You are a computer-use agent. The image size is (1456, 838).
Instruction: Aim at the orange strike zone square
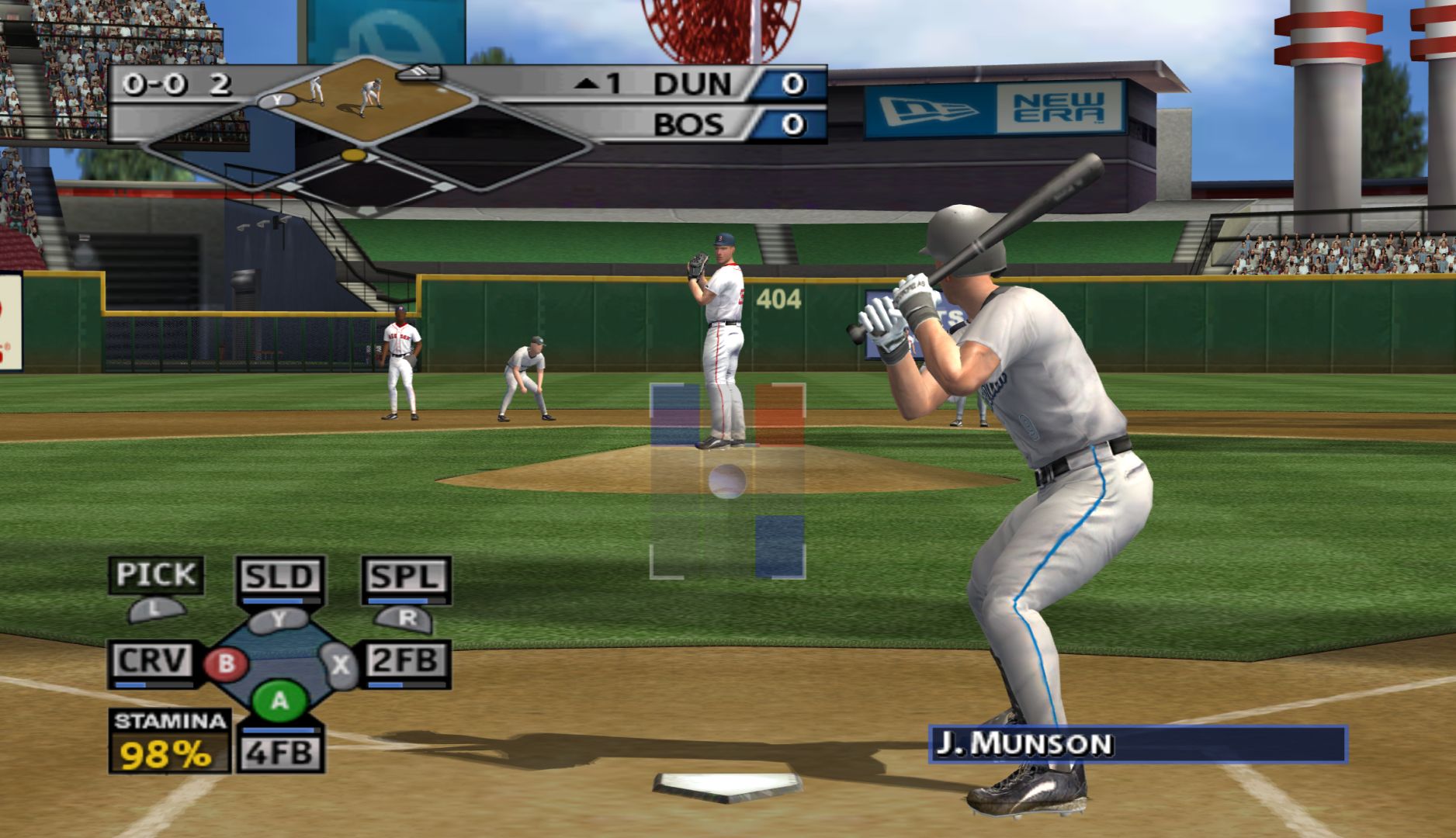780,414
